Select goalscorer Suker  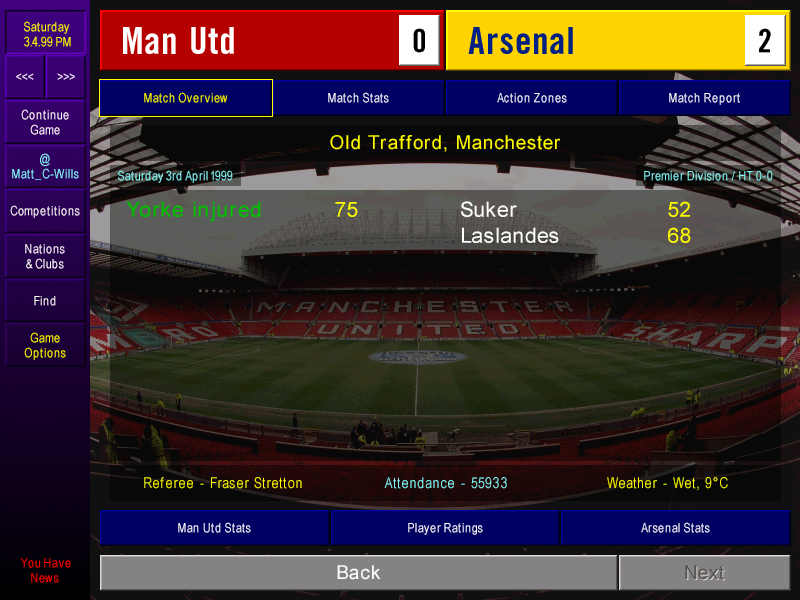pyautogui.click(x=488, y=210)
